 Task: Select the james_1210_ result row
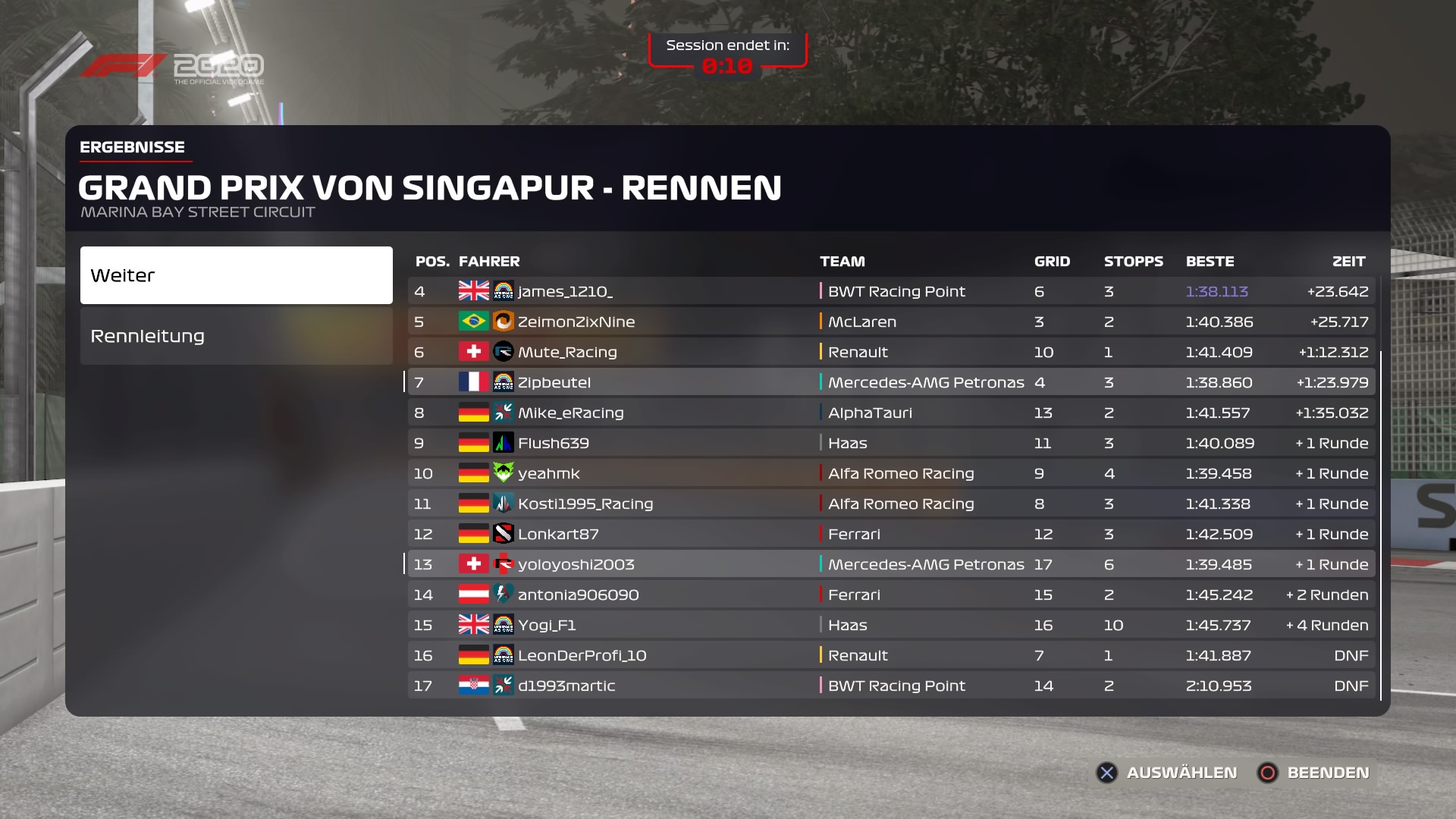coord(891,291)
